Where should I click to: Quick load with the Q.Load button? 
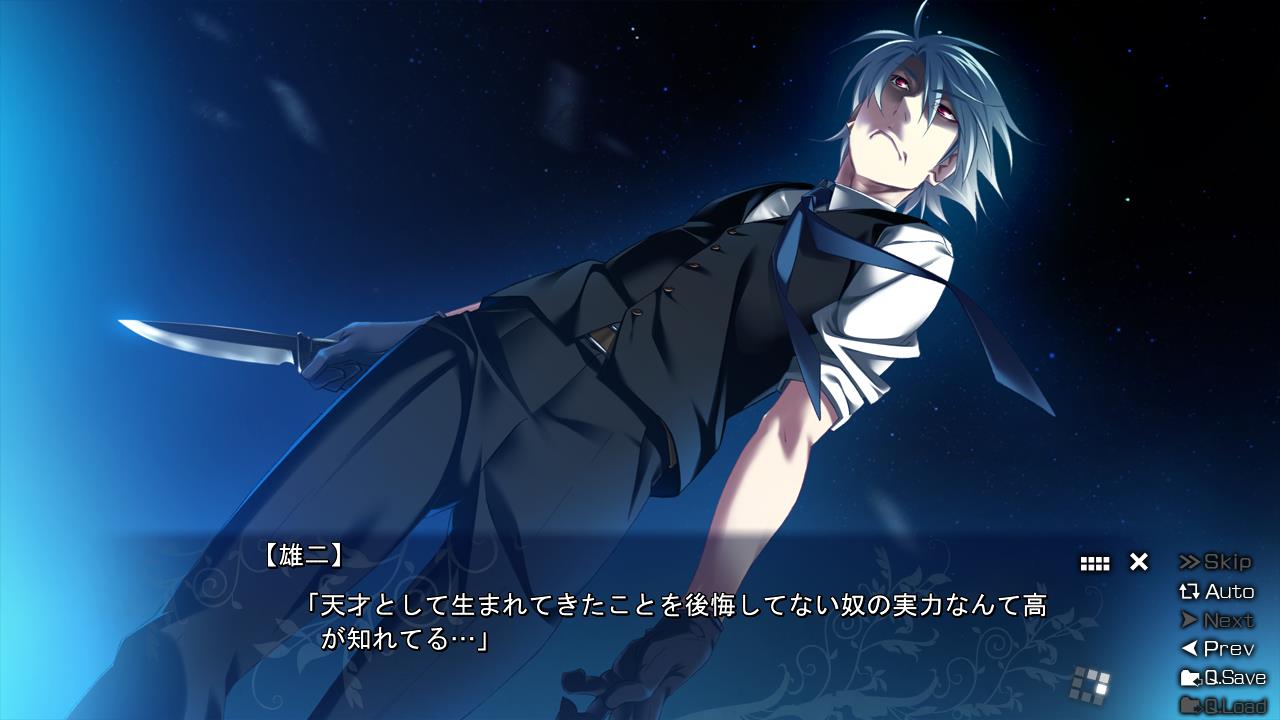1222,706
